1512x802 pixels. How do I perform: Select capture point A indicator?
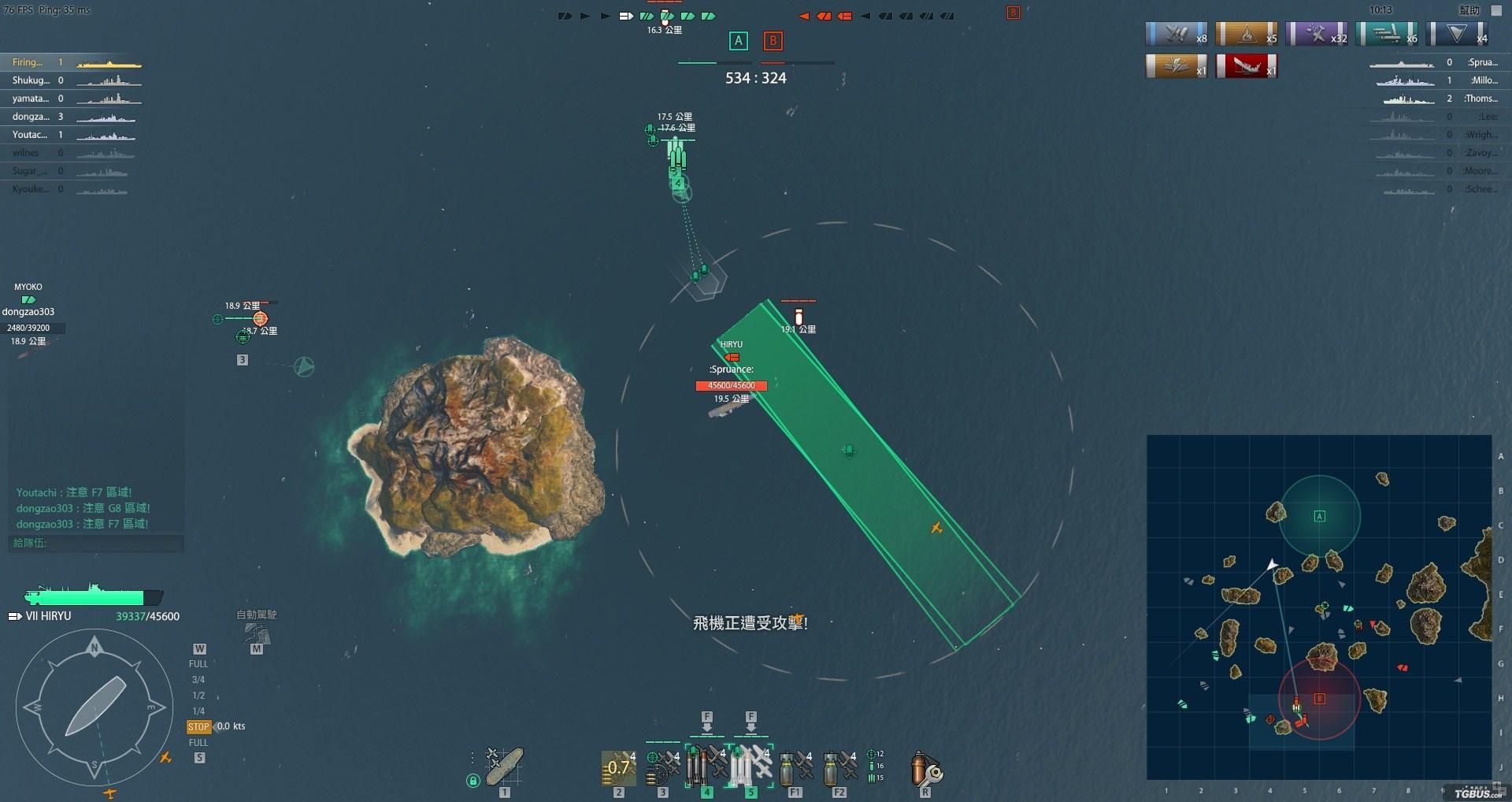pyautogui.click(x=738, y=41)
